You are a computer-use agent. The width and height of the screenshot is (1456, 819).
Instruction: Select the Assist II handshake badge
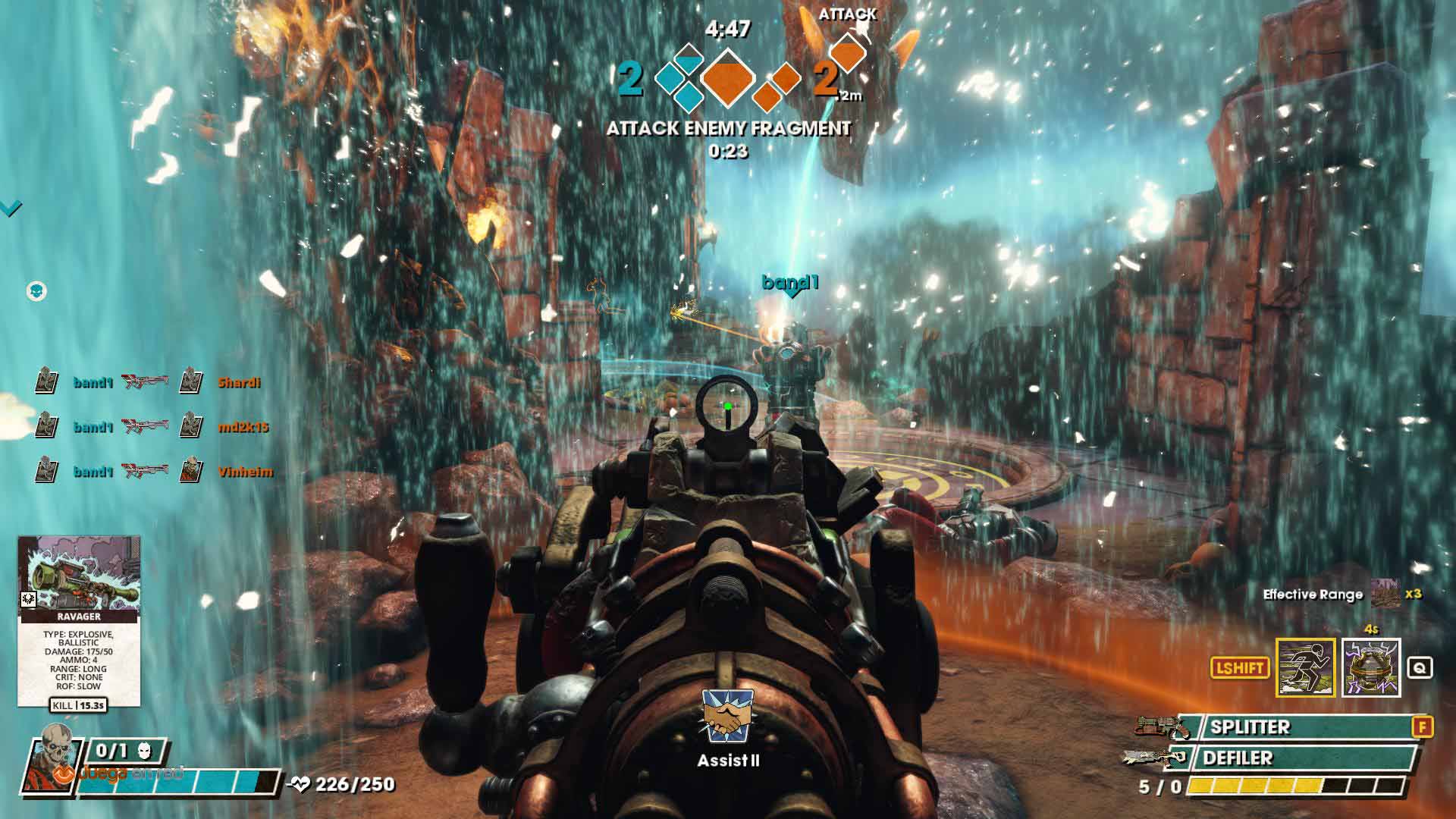[728, 717]
